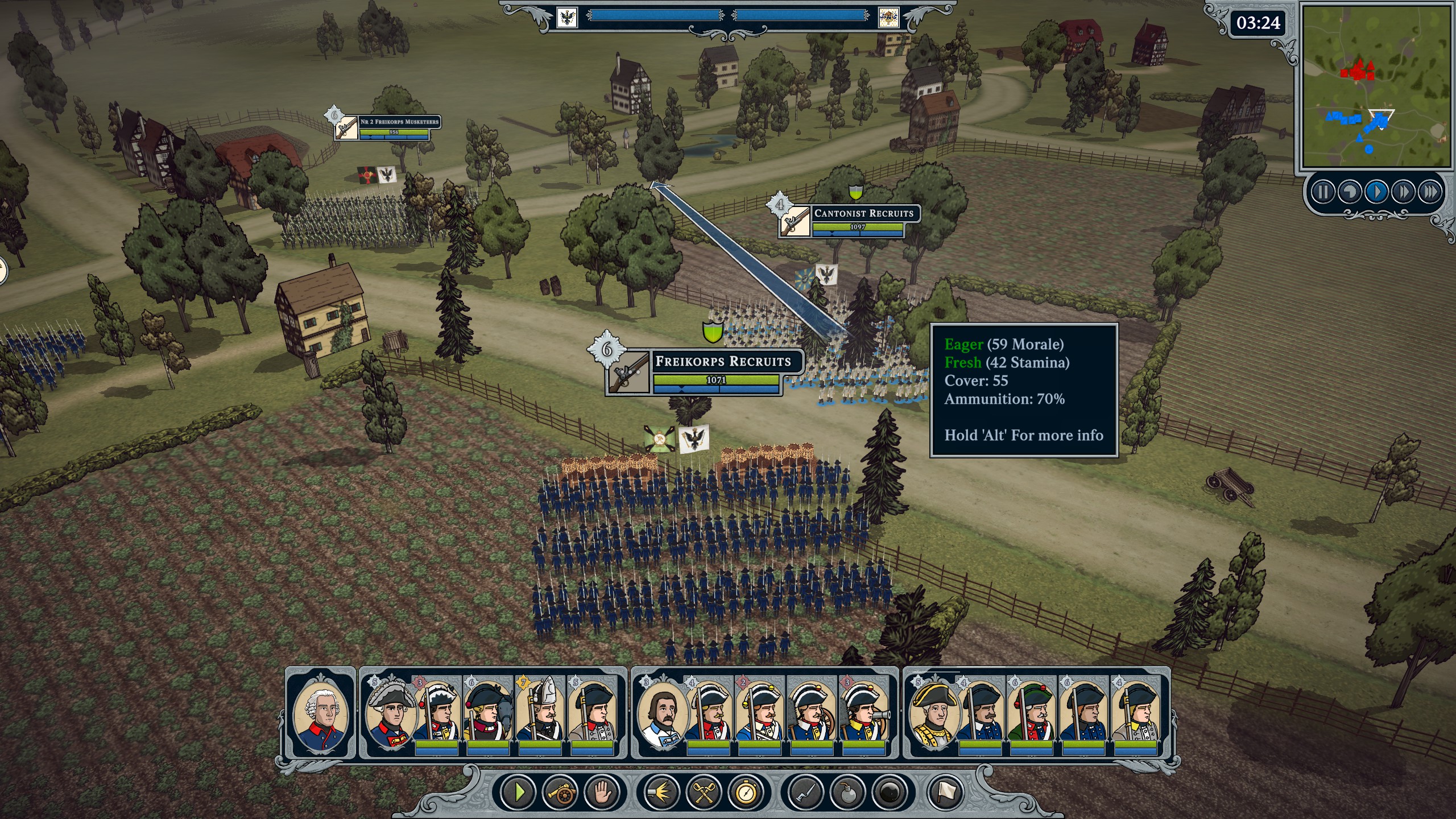Set slow-motion game speed
This screenshot has width=1456, height=819.
1350,192
